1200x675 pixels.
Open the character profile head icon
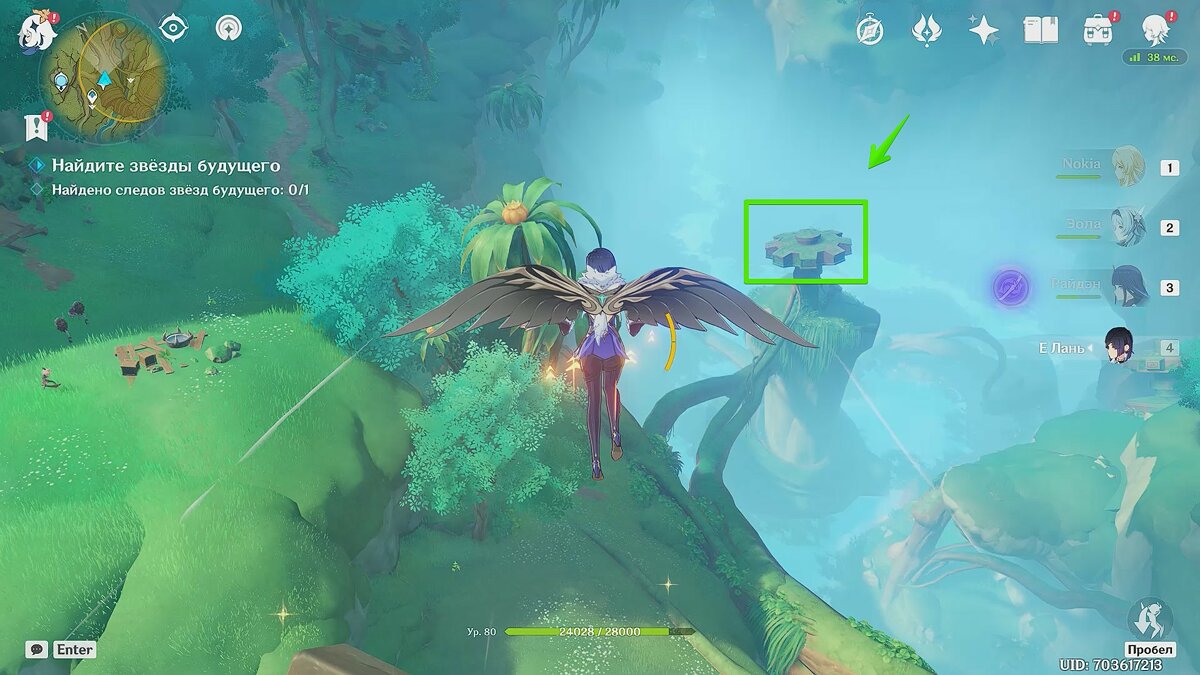coord(1156,30)
